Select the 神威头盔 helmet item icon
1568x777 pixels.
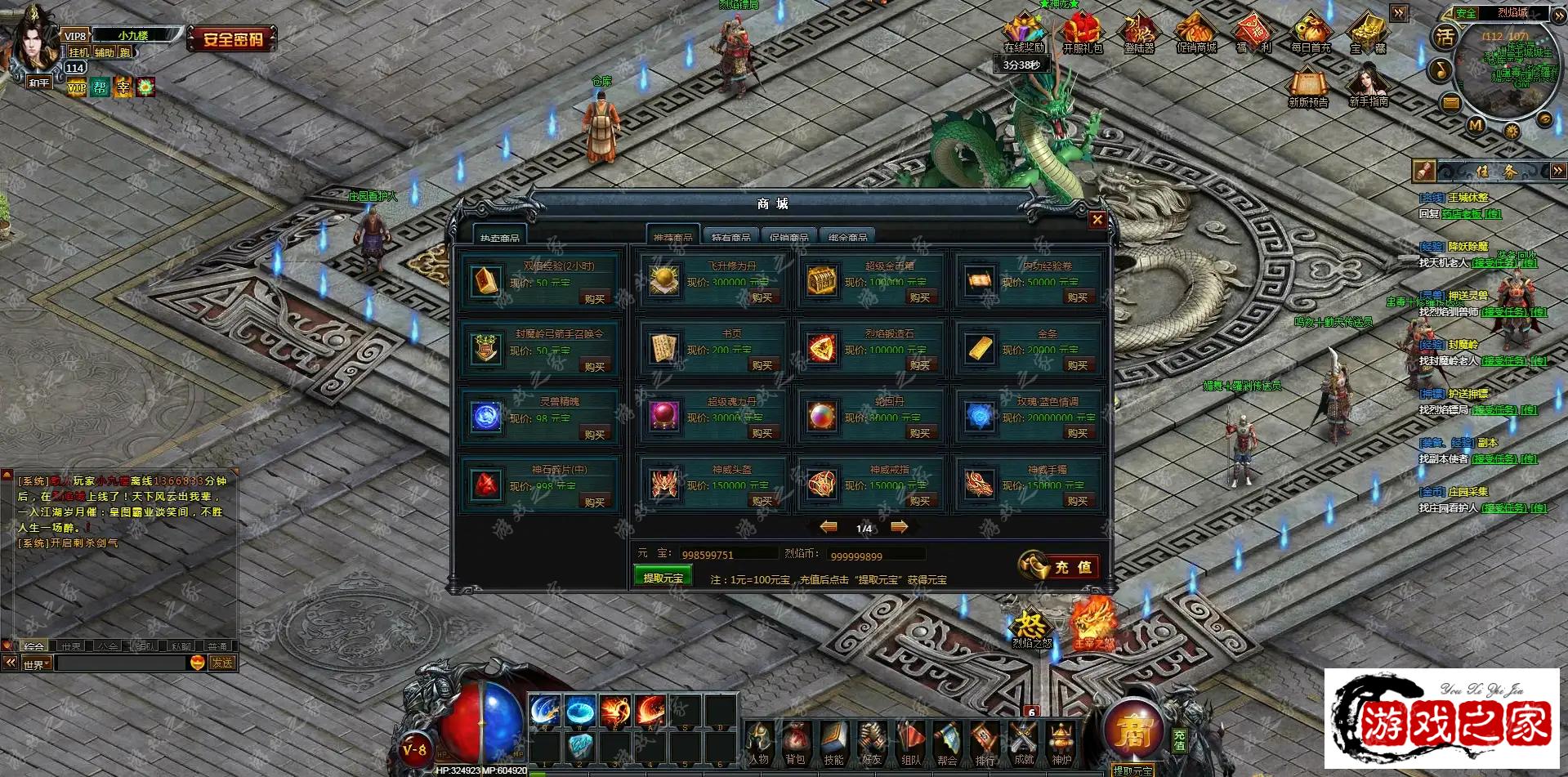click(x=664, y=484)
